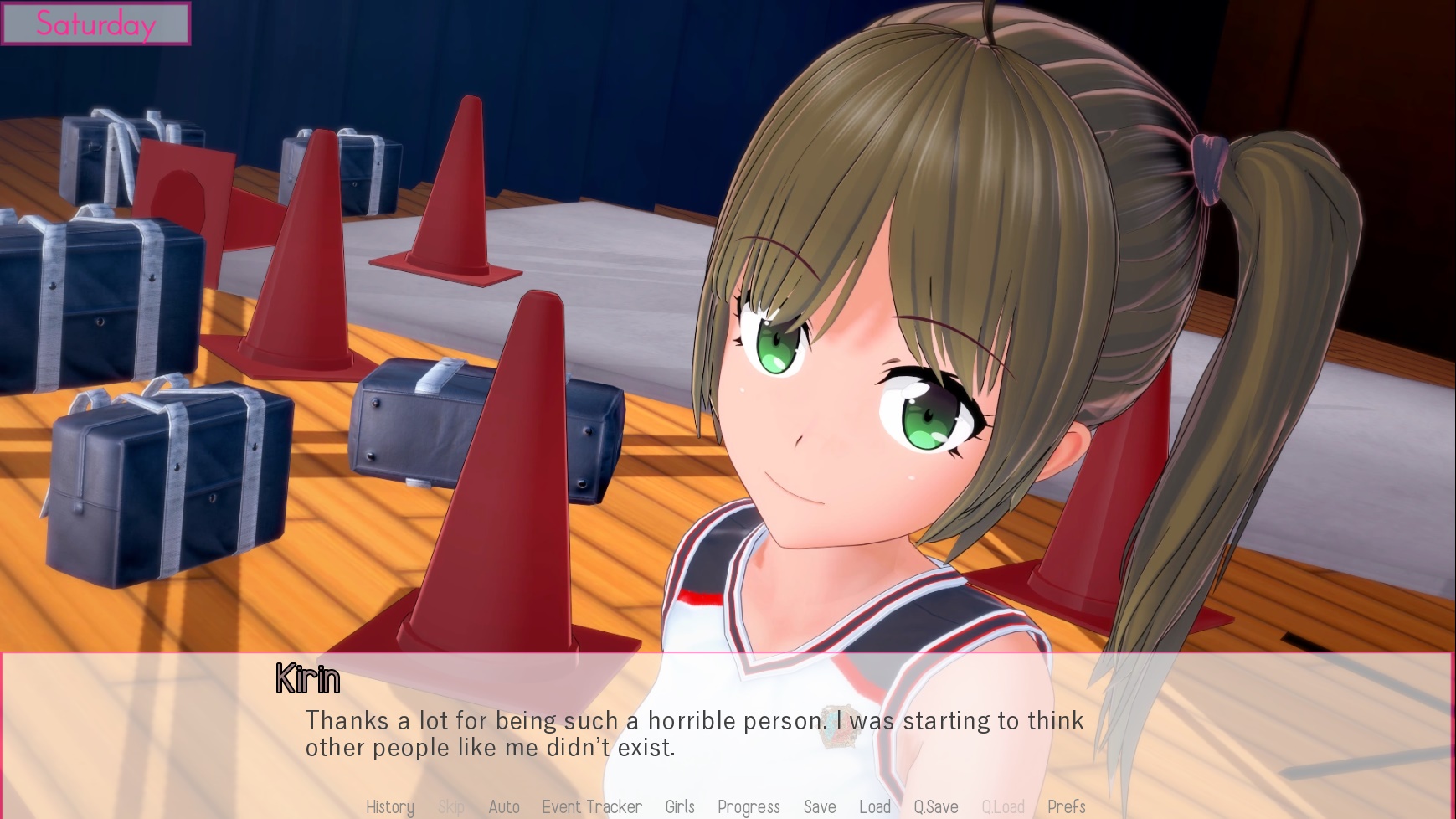Open the History log

click(390, 806)
